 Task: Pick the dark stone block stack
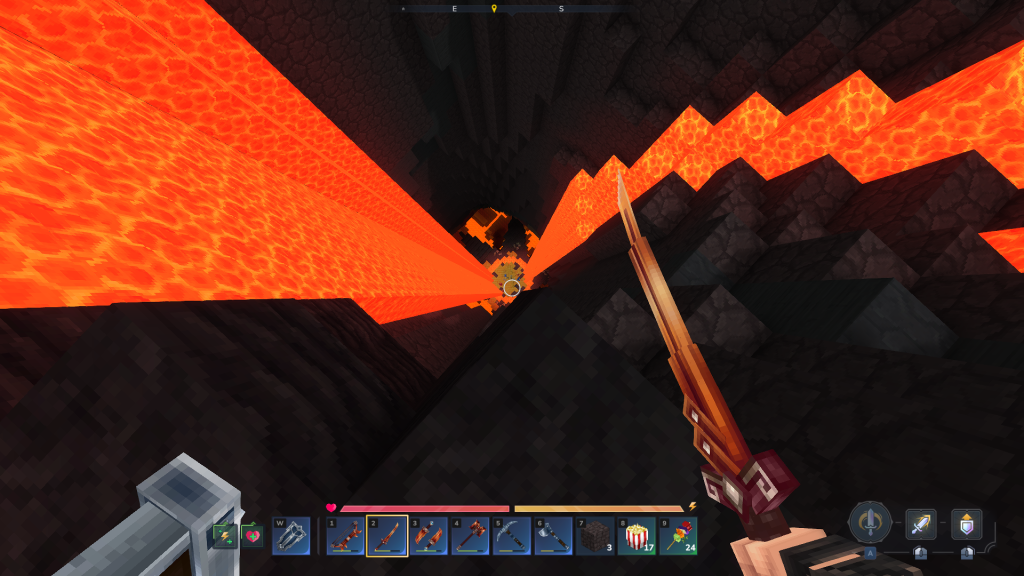tap(595, 536)
